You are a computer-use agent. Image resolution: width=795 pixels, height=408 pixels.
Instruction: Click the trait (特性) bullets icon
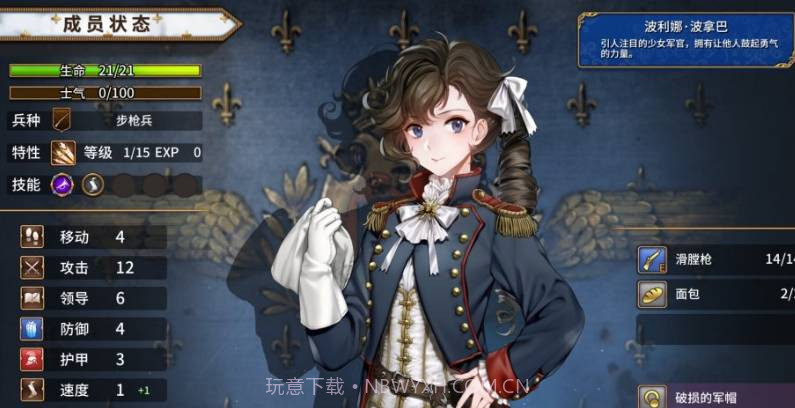coord(63,153)
